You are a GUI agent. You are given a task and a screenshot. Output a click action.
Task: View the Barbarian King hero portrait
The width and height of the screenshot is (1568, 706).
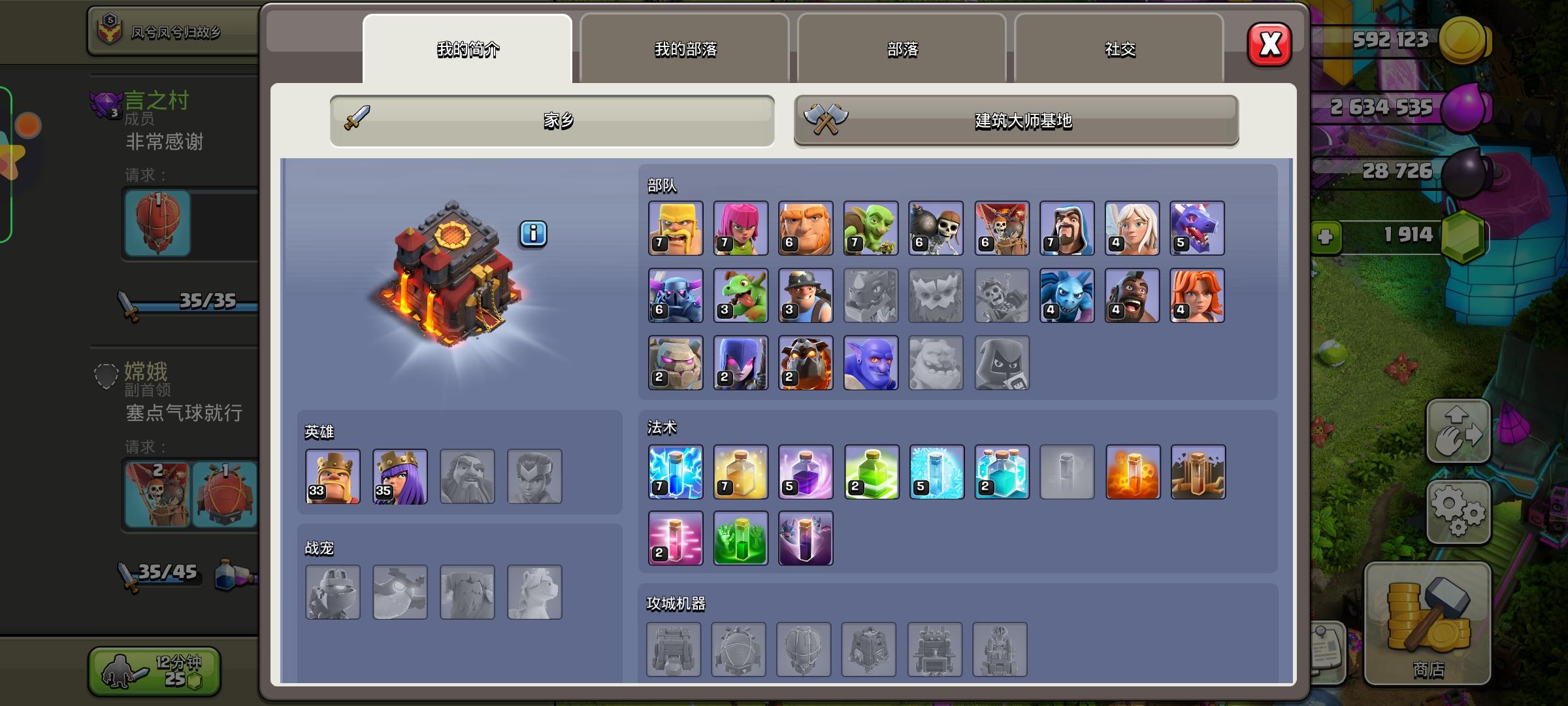(x=333, y=477)
